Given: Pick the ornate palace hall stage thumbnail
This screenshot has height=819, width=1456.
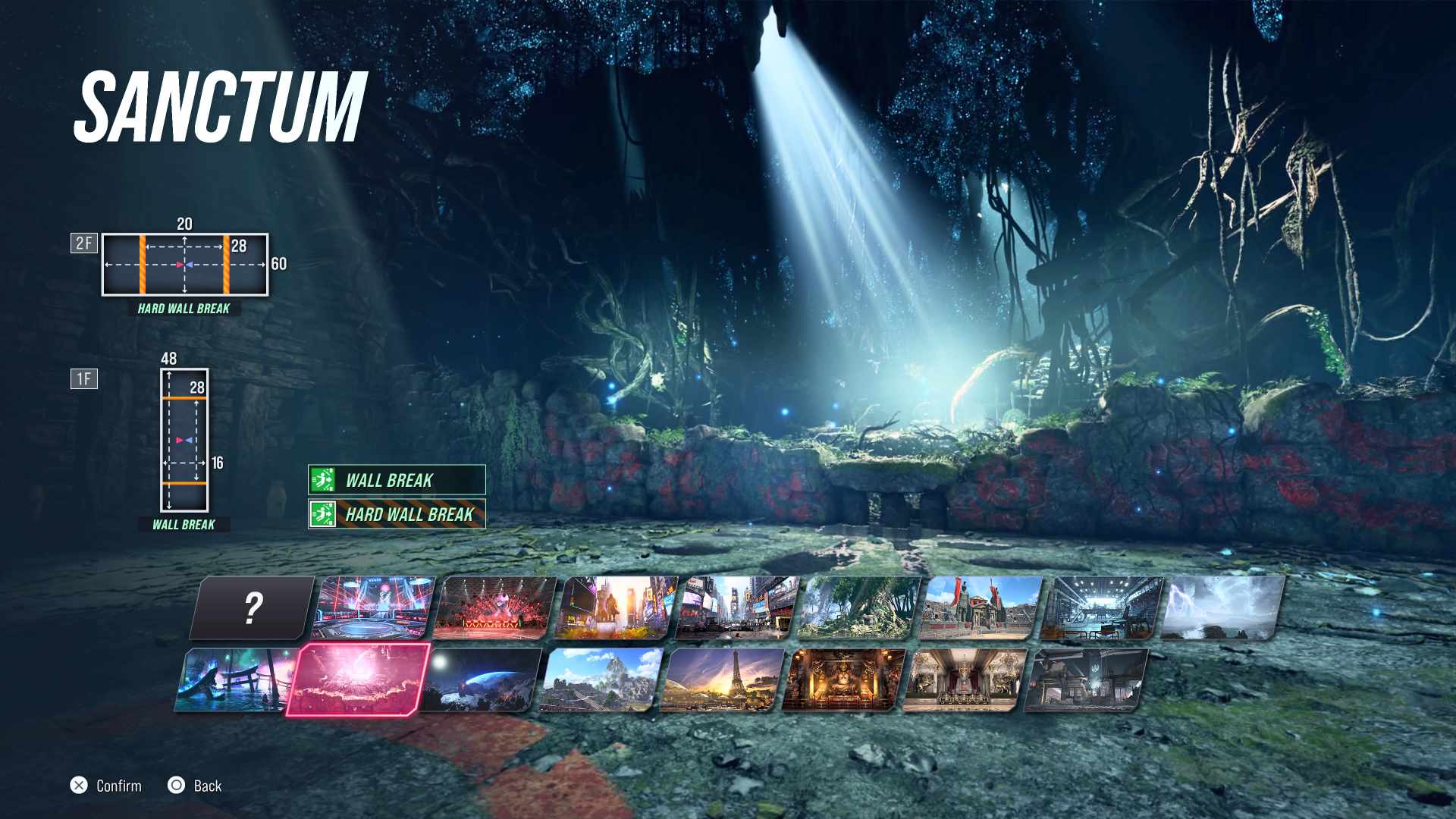Looking at the screenshot, I should pyautogui.click(x=966, y=680).
